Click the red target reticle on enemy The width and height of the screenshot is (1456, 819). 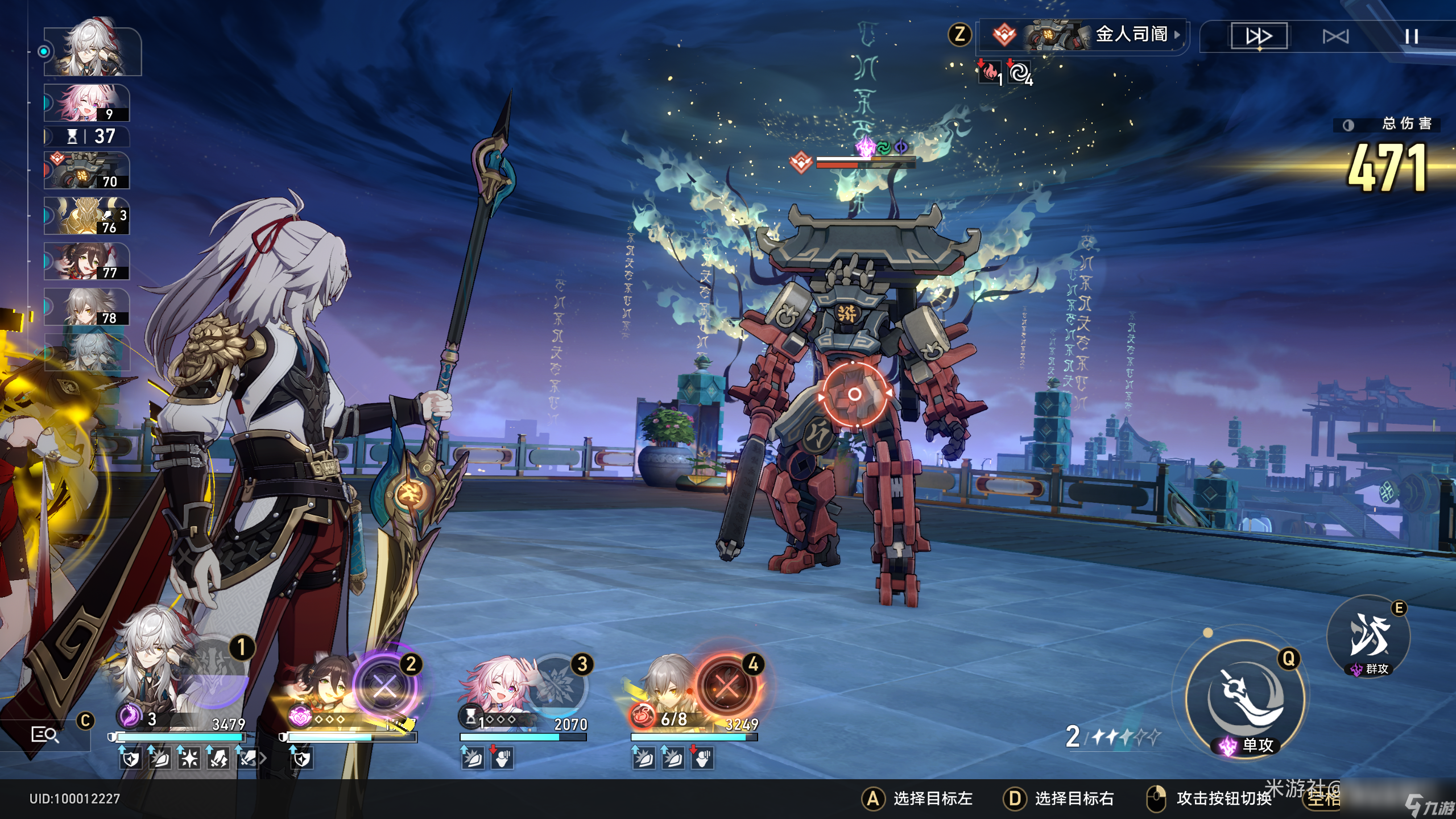pos(854,394)
